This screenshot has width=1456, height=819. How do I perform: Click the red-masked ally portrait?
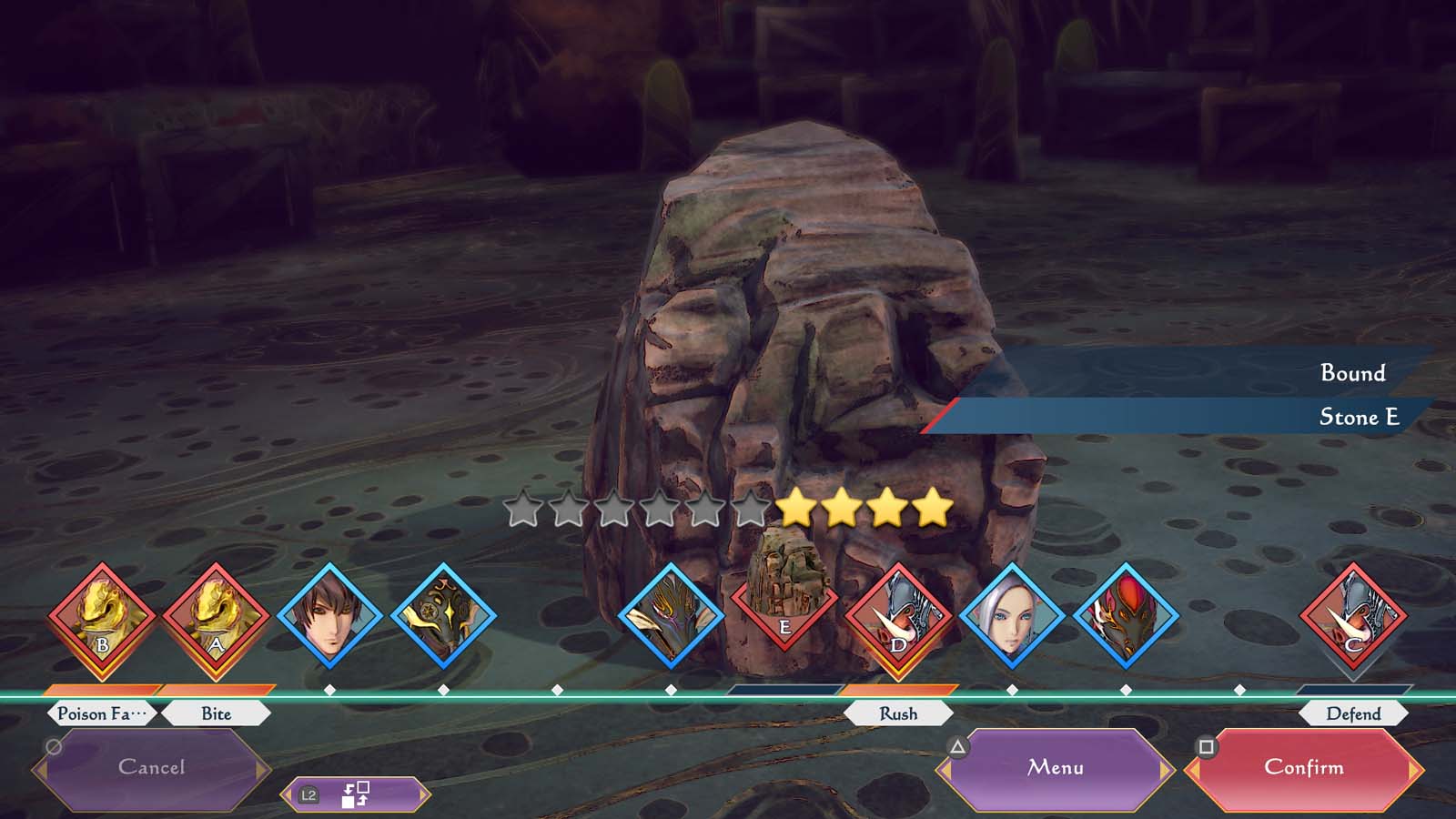pyautogui.click(x=1126, y=619)
